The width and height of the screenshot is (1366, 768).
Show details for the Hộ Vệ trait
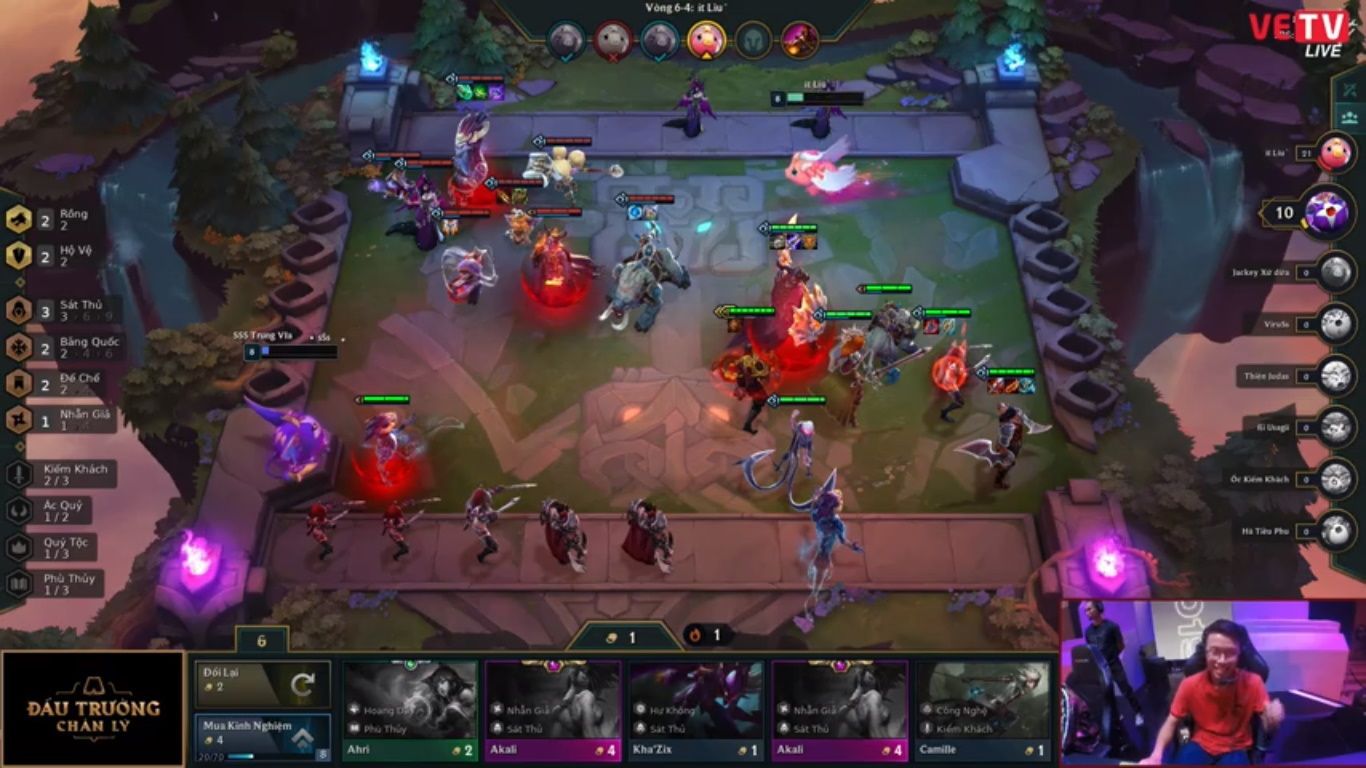tap(60, 256)
